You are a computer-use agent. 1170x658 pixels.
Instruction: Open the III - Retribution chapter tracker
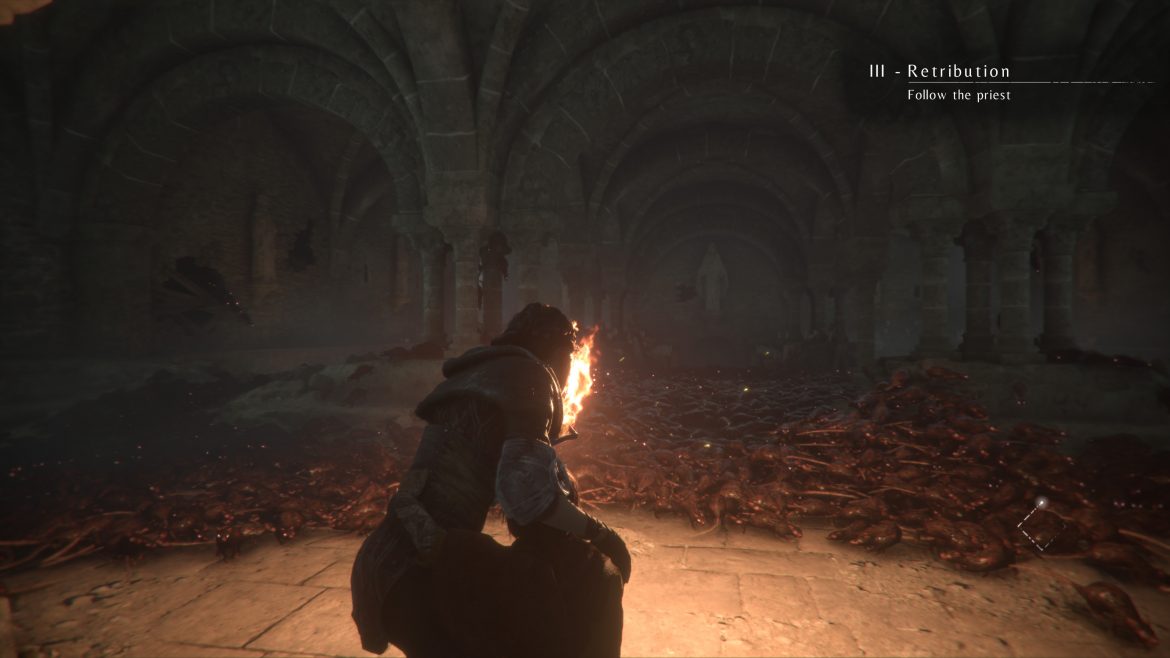pyautogui.click(x=939, y=71)
